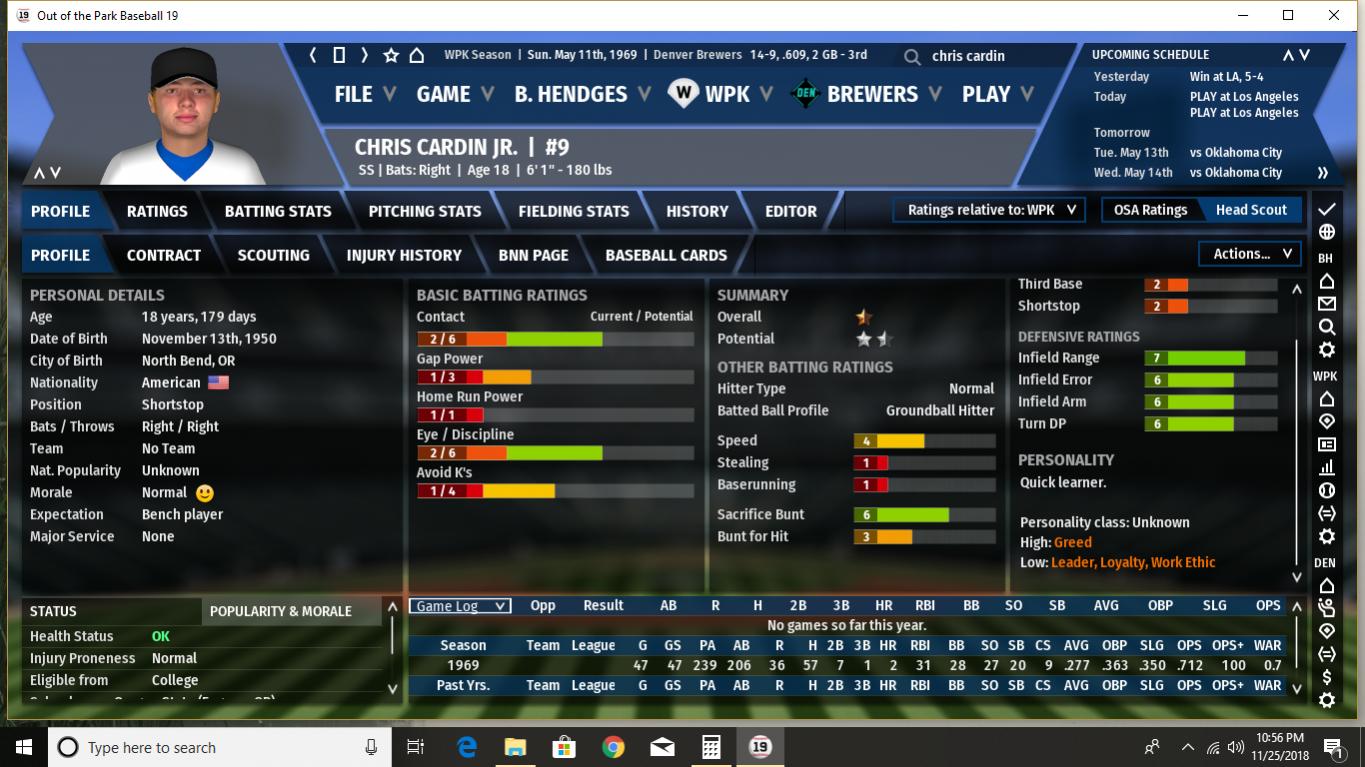Open the Actions dropdown
This screenshot has height=767, width=1365.
point(1251,254)
